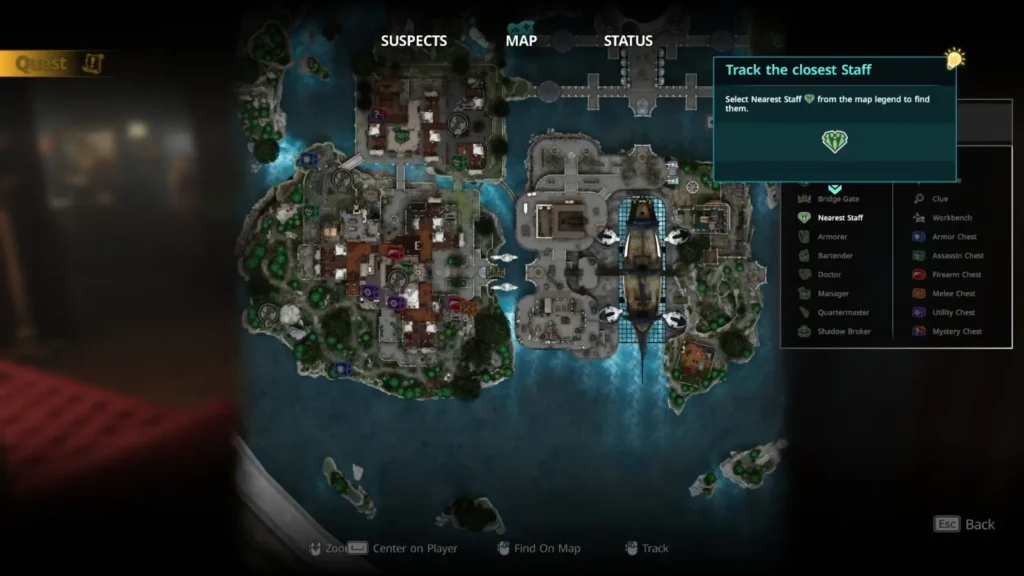Choose Firearm Chest from the legend
Screen dimensions: 1024x576
(x=956, y=275)
